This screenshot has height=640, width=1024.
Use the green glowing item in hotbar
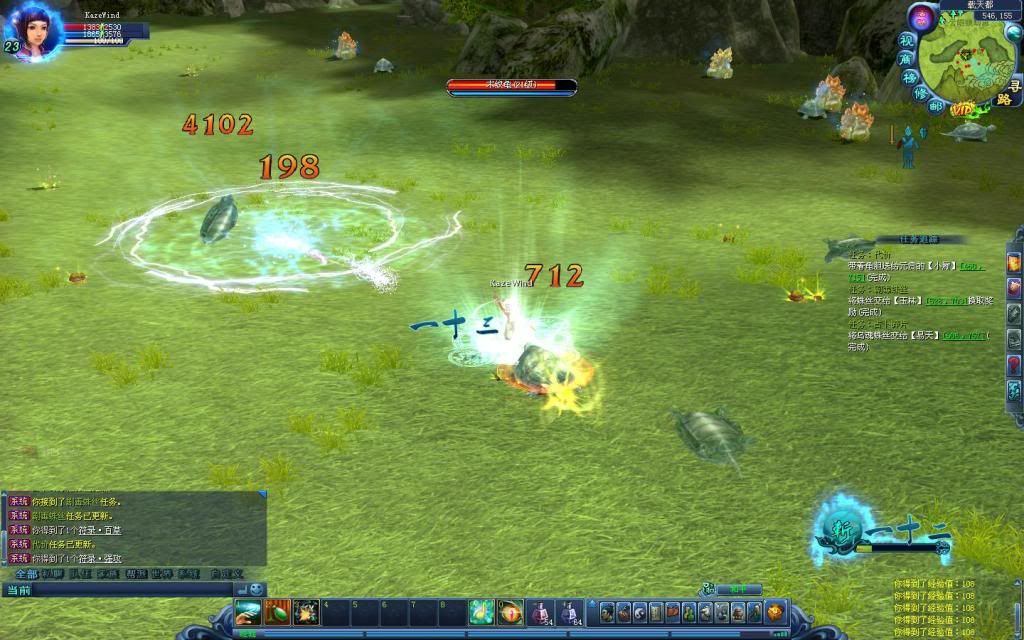click(x=482, y=611)
